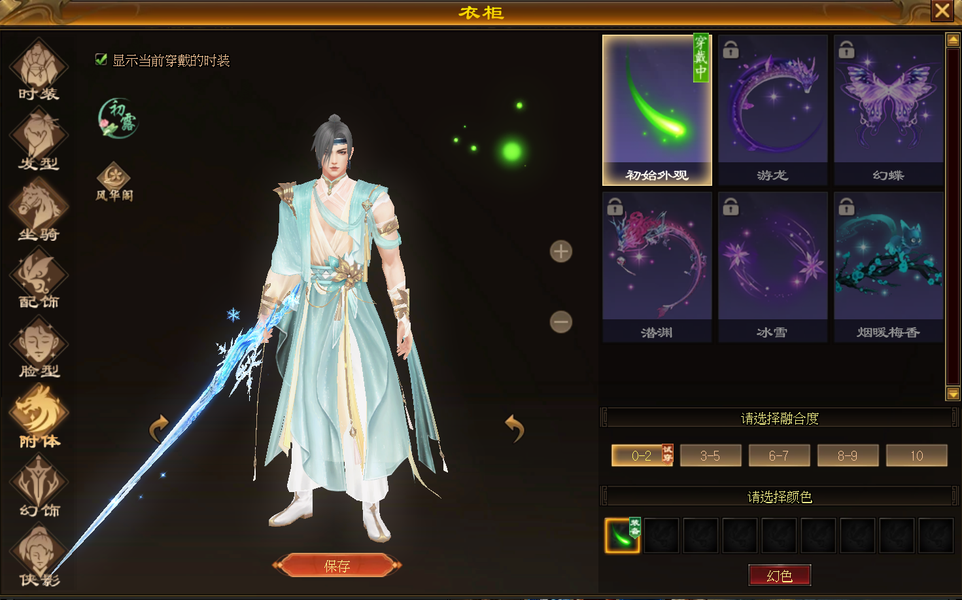Pick the 冰雪 snowflake appearance
This screenshot has height=600, width=962.
(772, 267)
